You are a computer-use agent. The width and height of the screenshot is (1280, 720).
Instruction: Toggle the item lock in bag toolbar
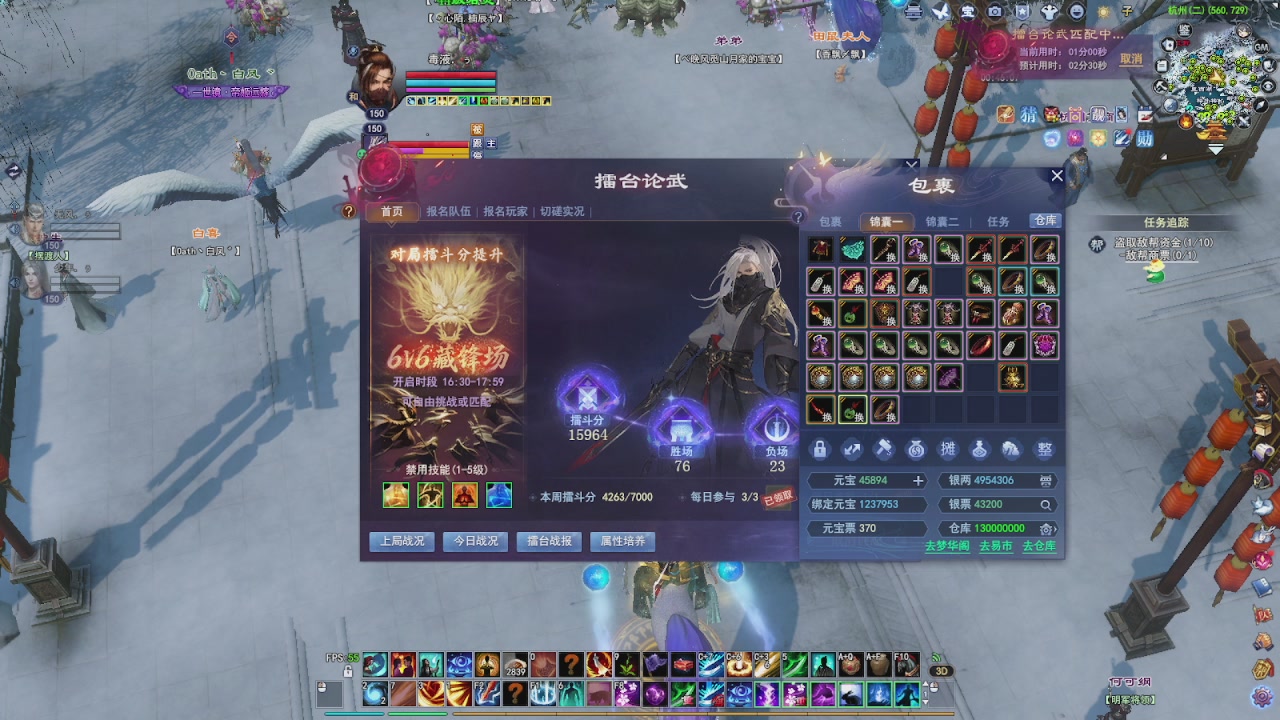pyautogui.click(x=818, y=450)
